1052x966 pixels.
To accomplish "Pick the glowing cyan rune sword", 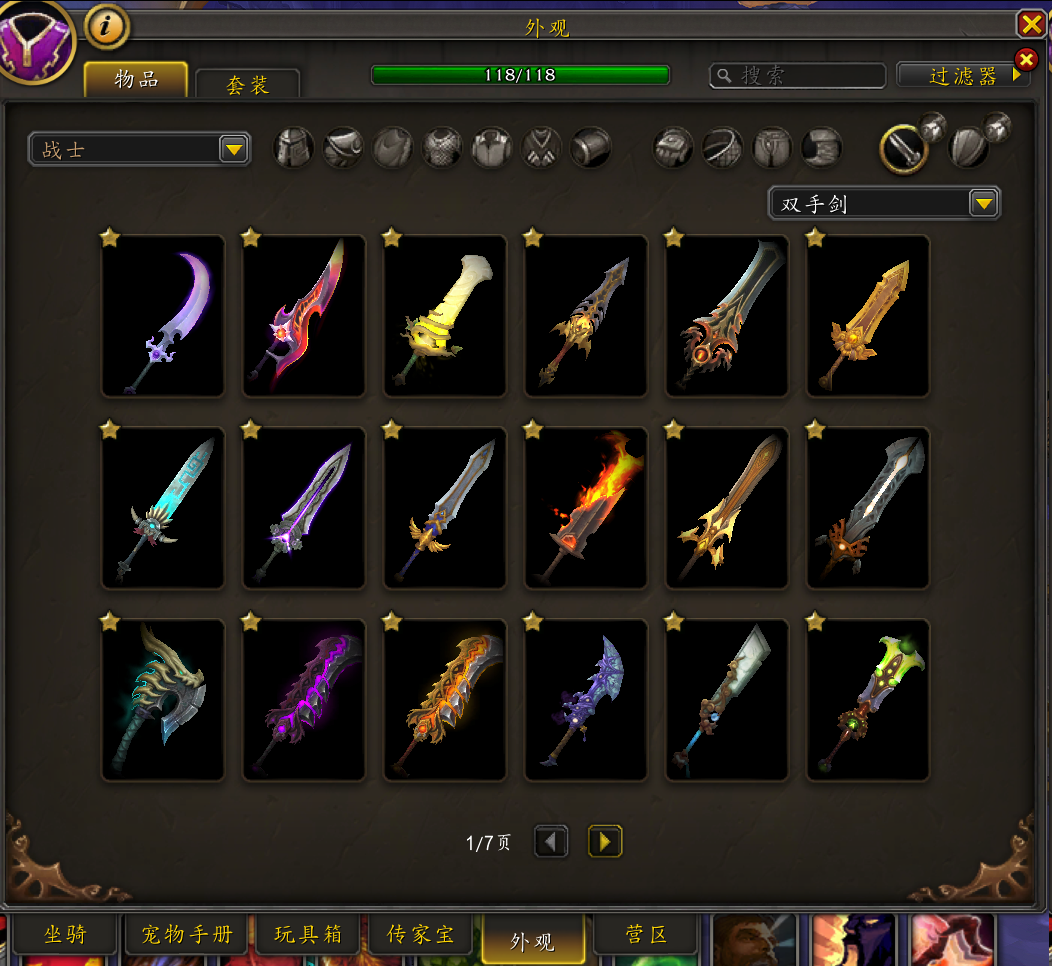I will [x=163, y=508].
